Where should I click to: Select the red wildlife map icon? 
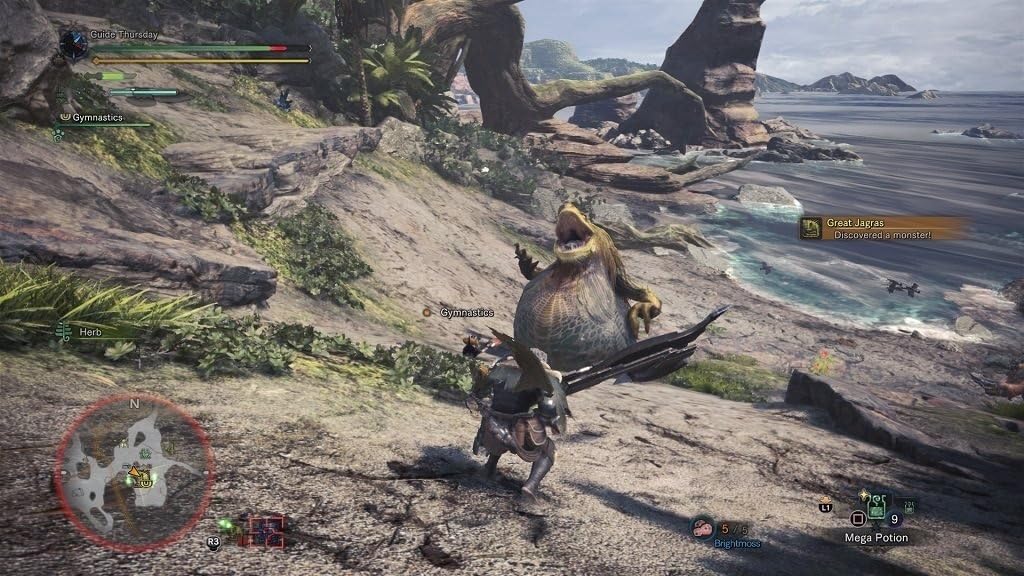coord(266,530)
